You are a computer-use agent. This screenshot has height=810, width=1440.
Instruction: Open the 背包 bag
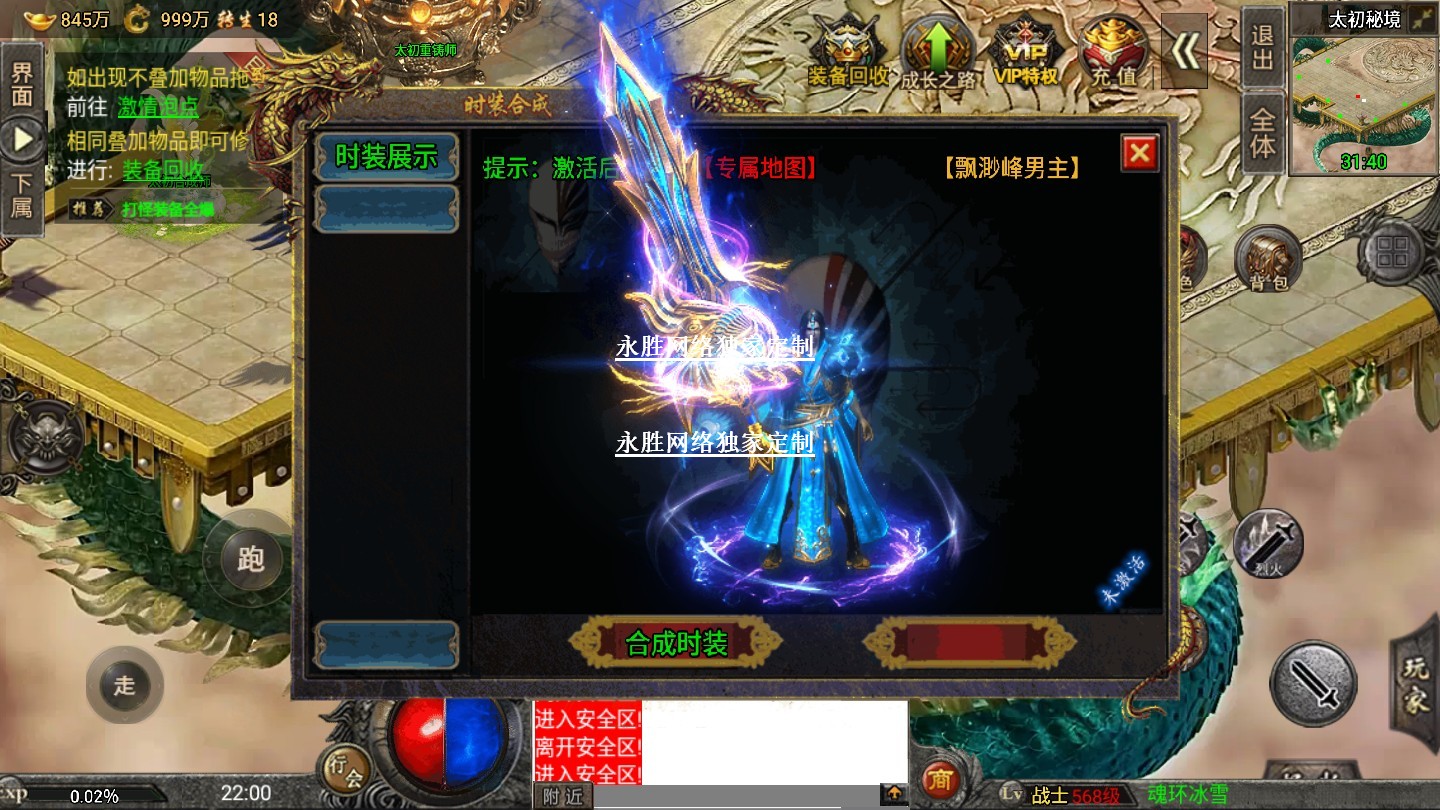point(1267,259)
